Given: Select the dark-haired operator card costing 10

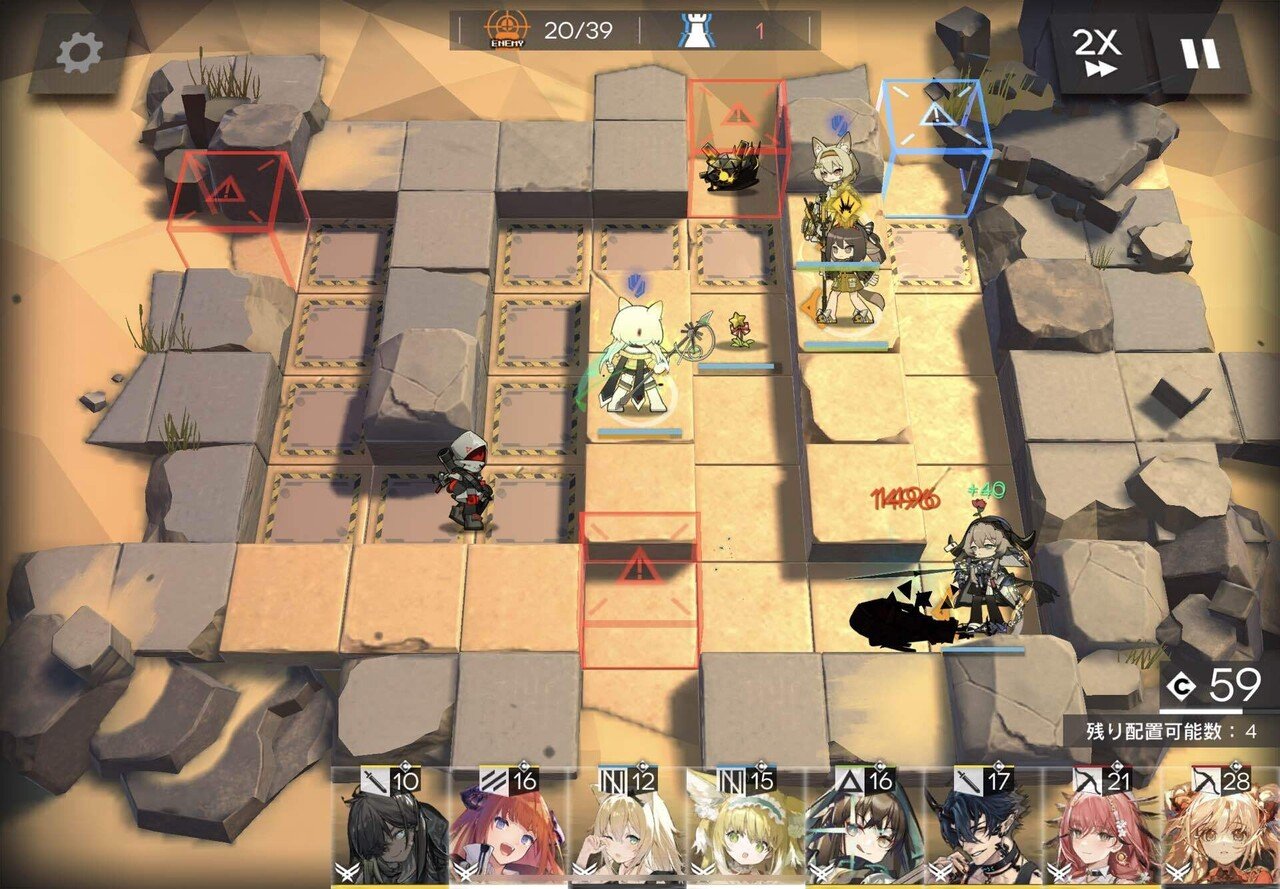Looking at the screenshot, I should point(390,829).
